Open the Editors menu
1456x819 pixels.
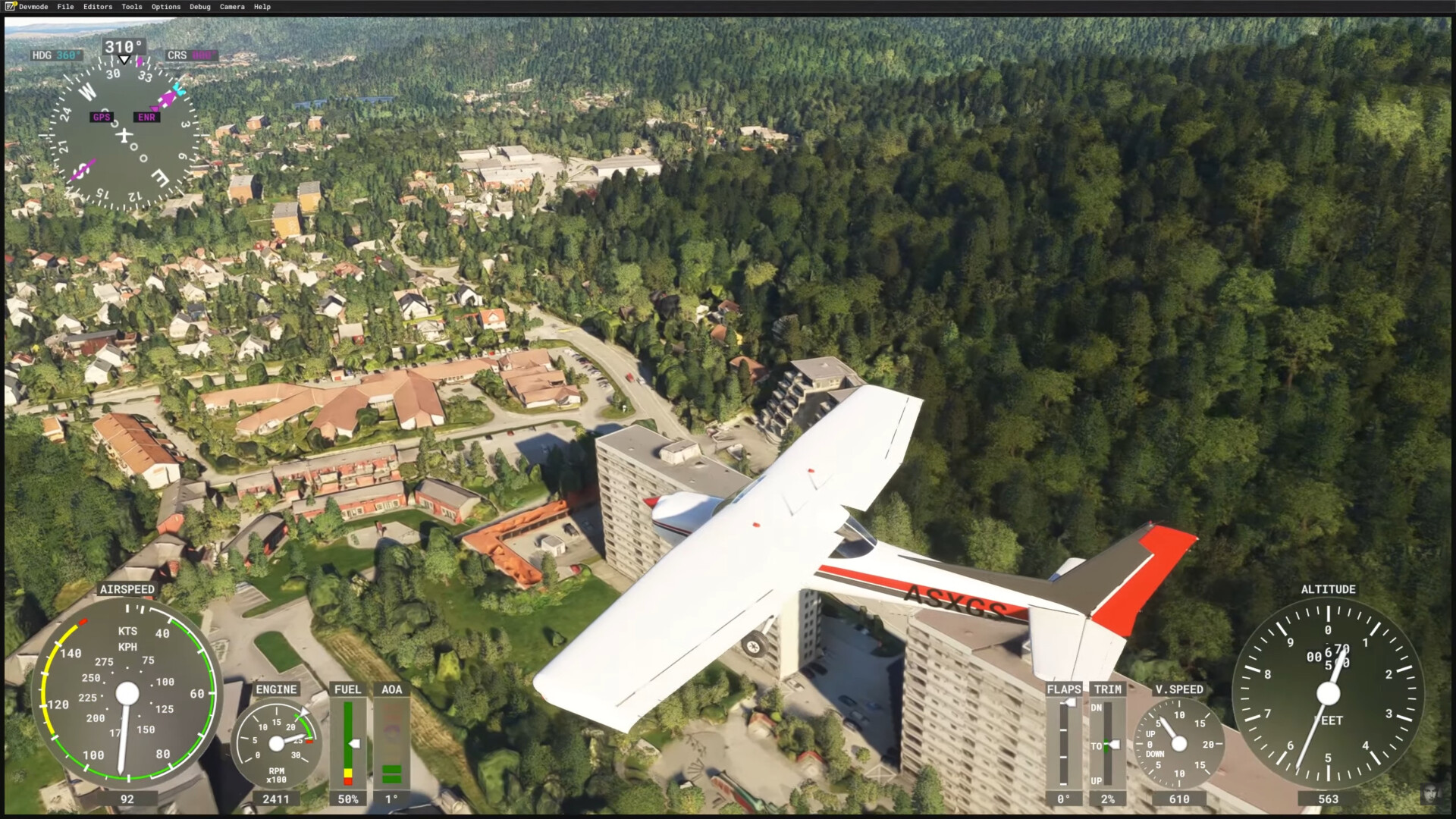[x=98, y=7]
